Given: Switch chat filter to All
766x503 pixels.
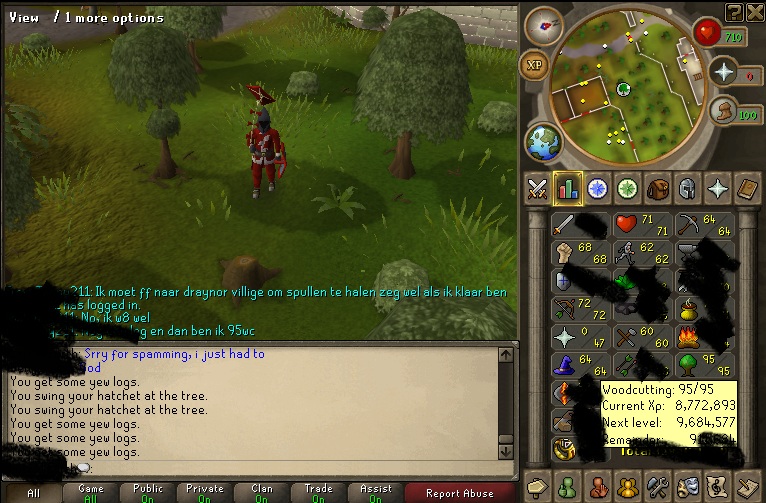Looking at the screenshot, I should point(33,492).
